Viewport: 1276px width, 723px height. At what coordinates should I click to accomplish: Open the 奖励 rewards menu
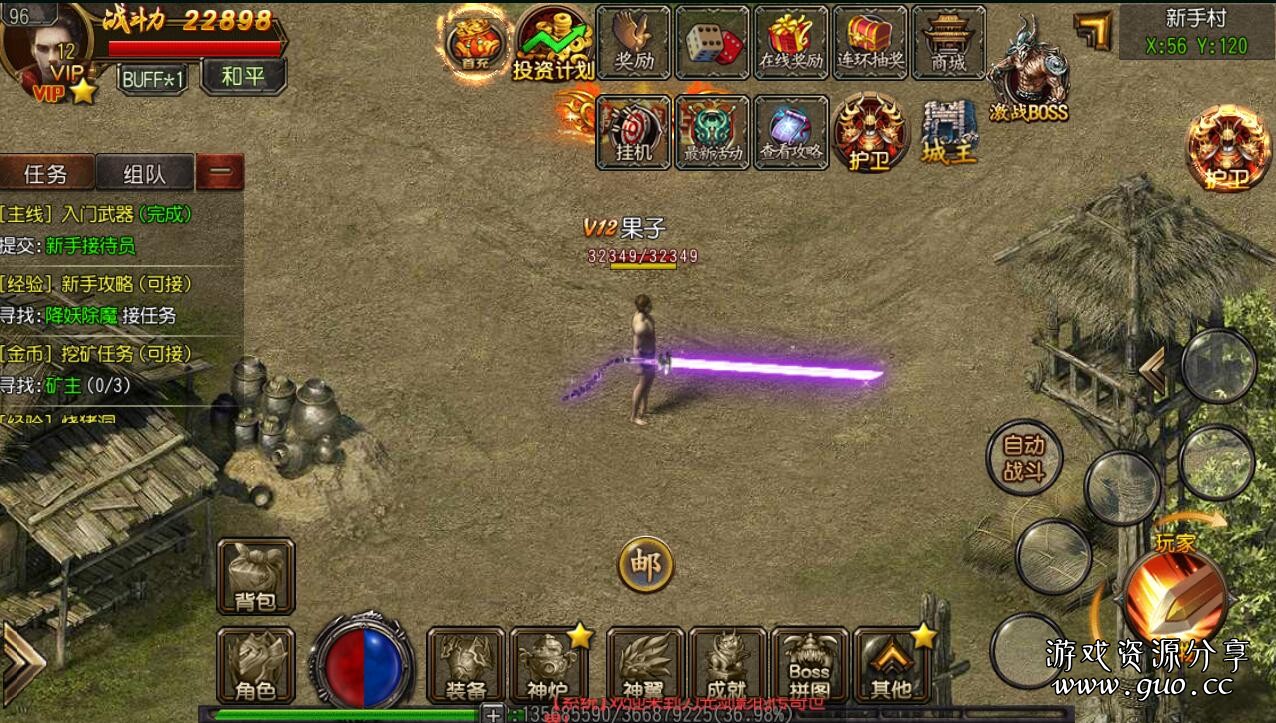(633, 43)
